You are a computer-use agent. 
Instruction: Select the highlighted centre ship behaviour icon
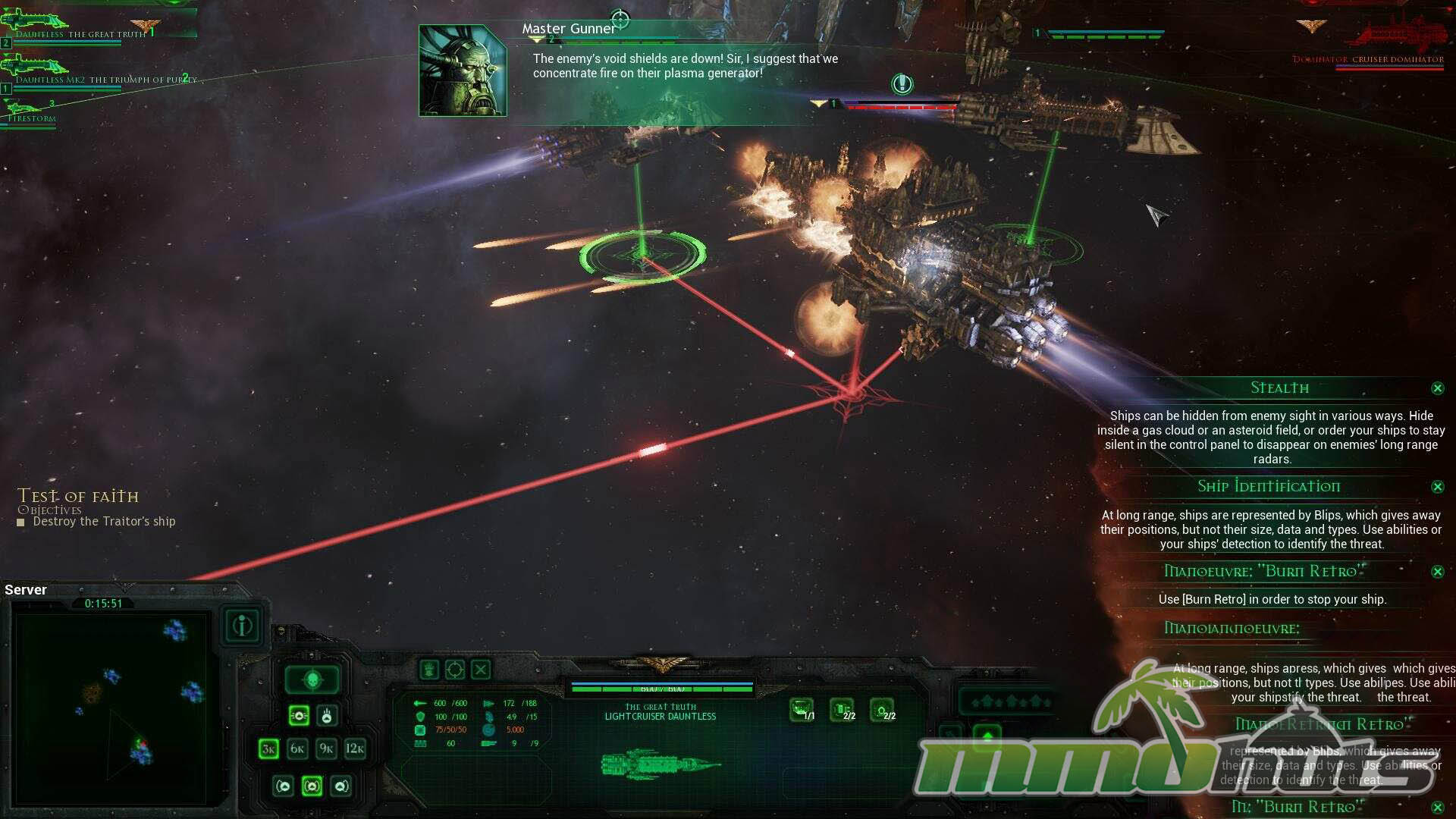[312, 786]
